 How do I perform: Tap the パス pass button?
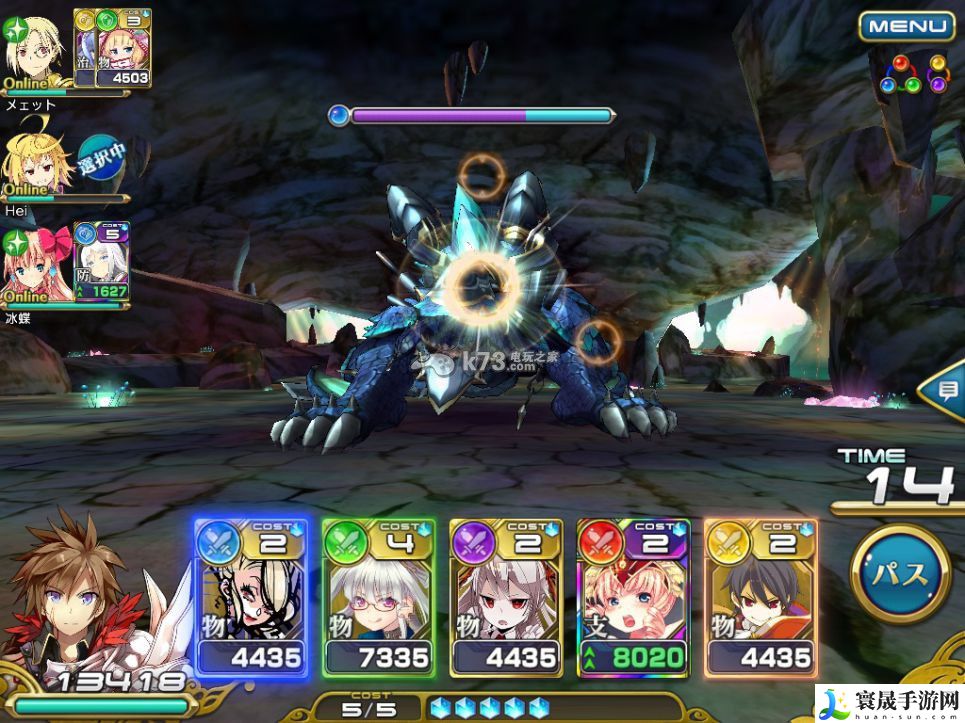point(900,574)
